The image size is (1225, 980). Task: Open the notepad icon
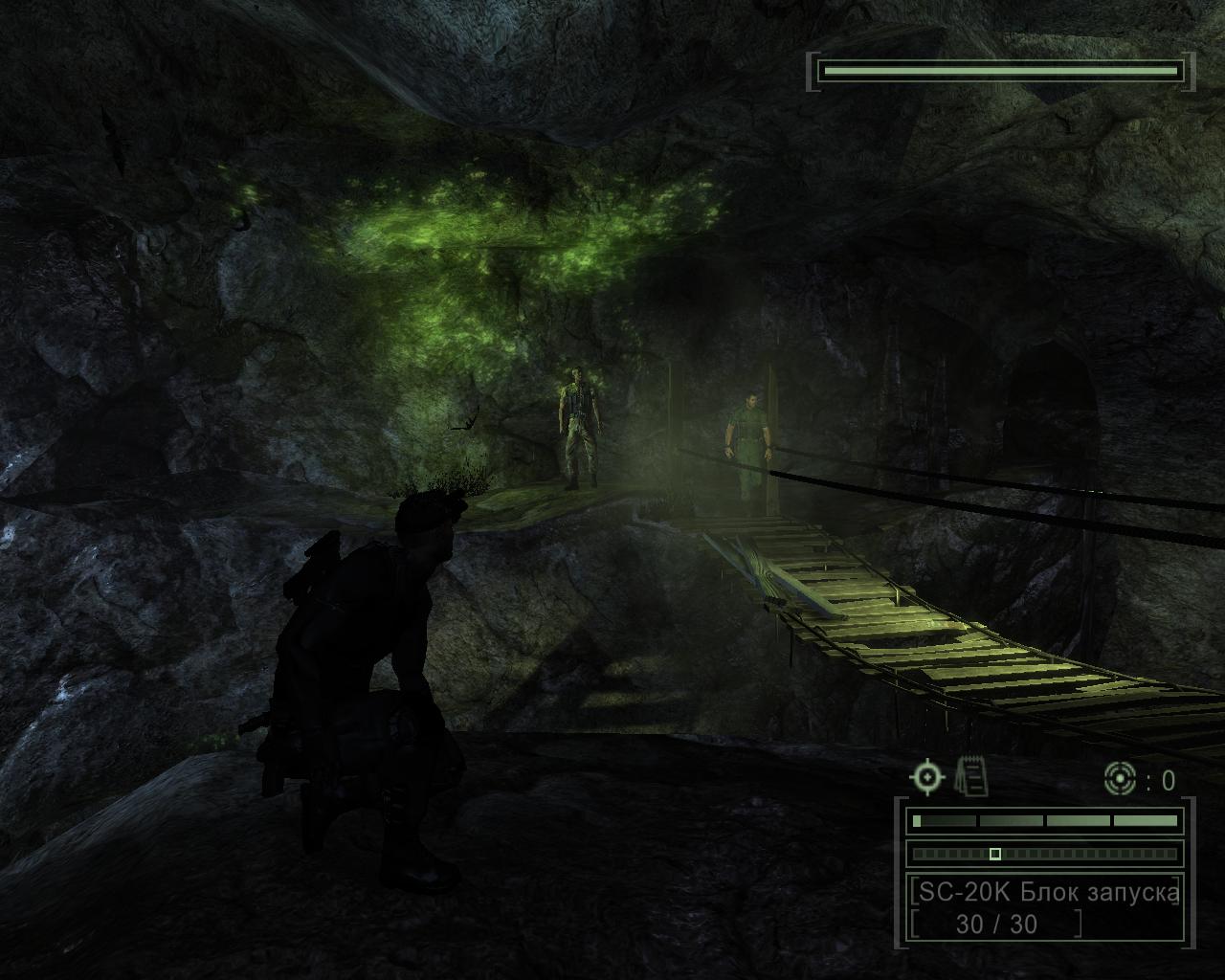tap(971, 776)
